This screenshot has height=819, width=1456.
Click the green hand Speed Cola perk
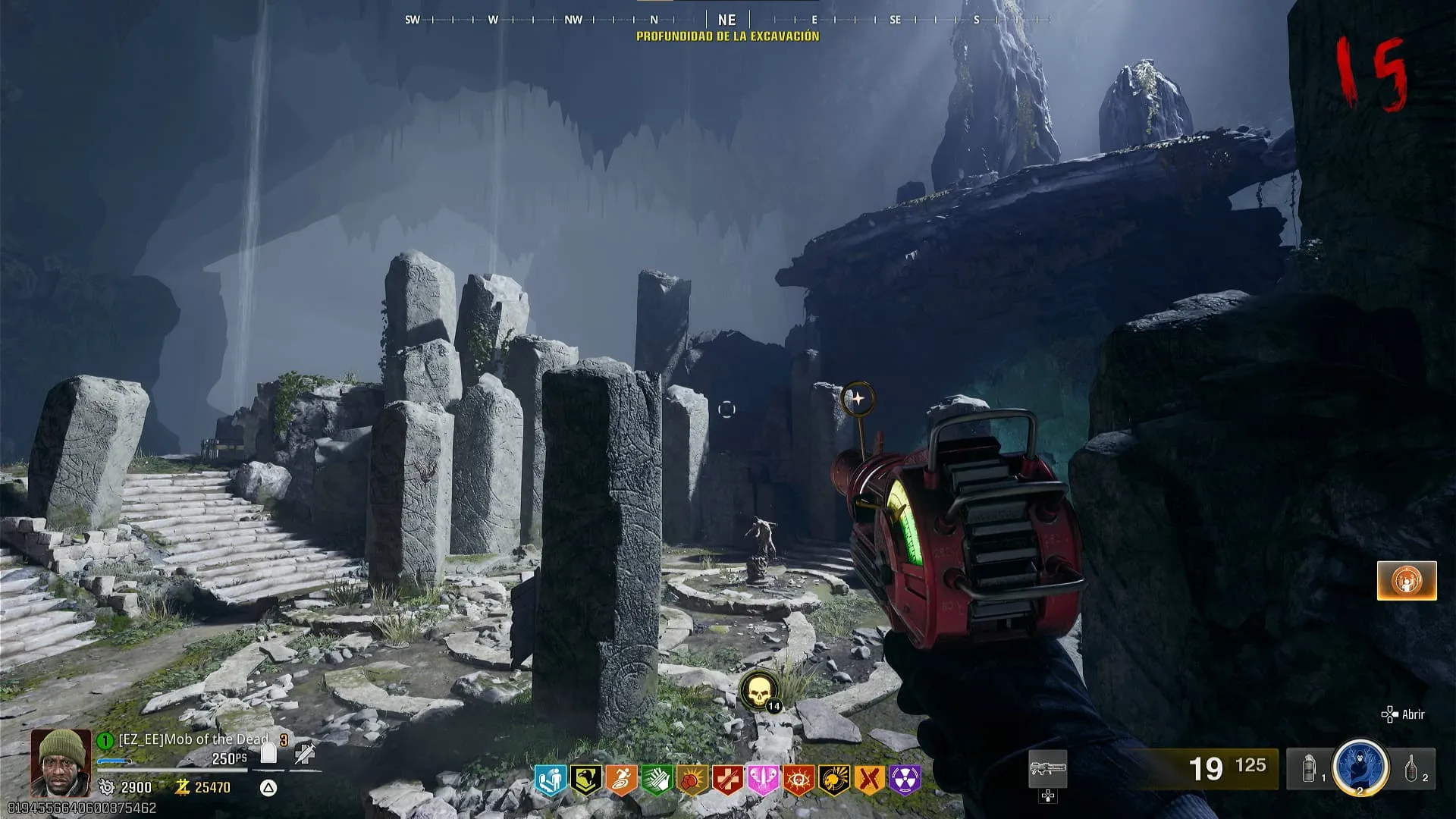coord(657,780)
